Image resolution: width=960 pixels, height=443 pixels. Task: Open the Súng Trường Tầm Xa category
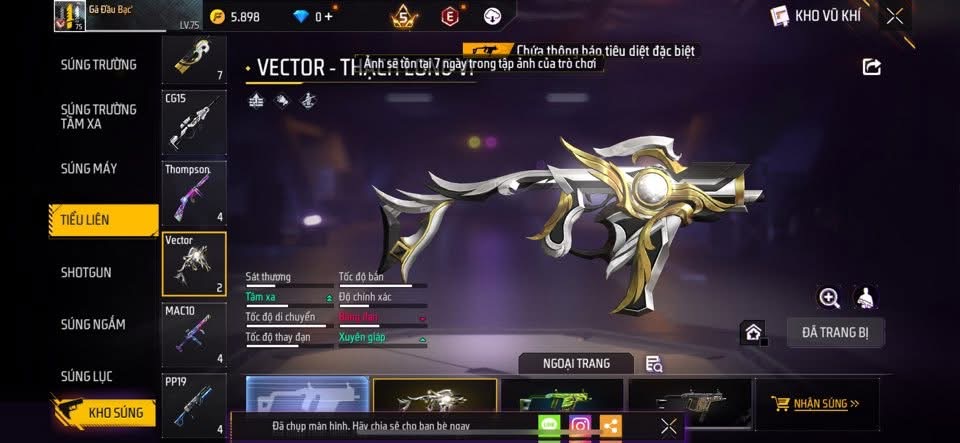click(x=98, y=116)
